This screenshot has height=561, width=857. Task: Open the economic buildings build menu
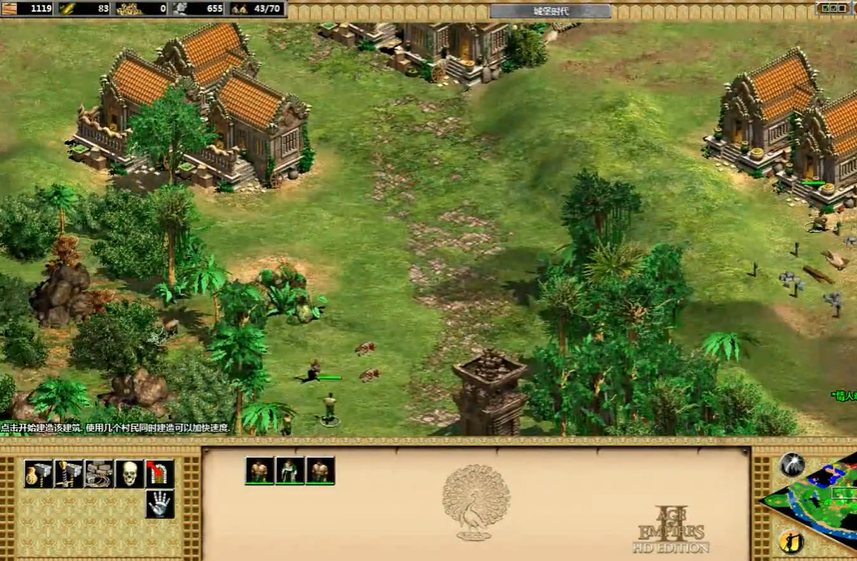(x=39, y=473)
